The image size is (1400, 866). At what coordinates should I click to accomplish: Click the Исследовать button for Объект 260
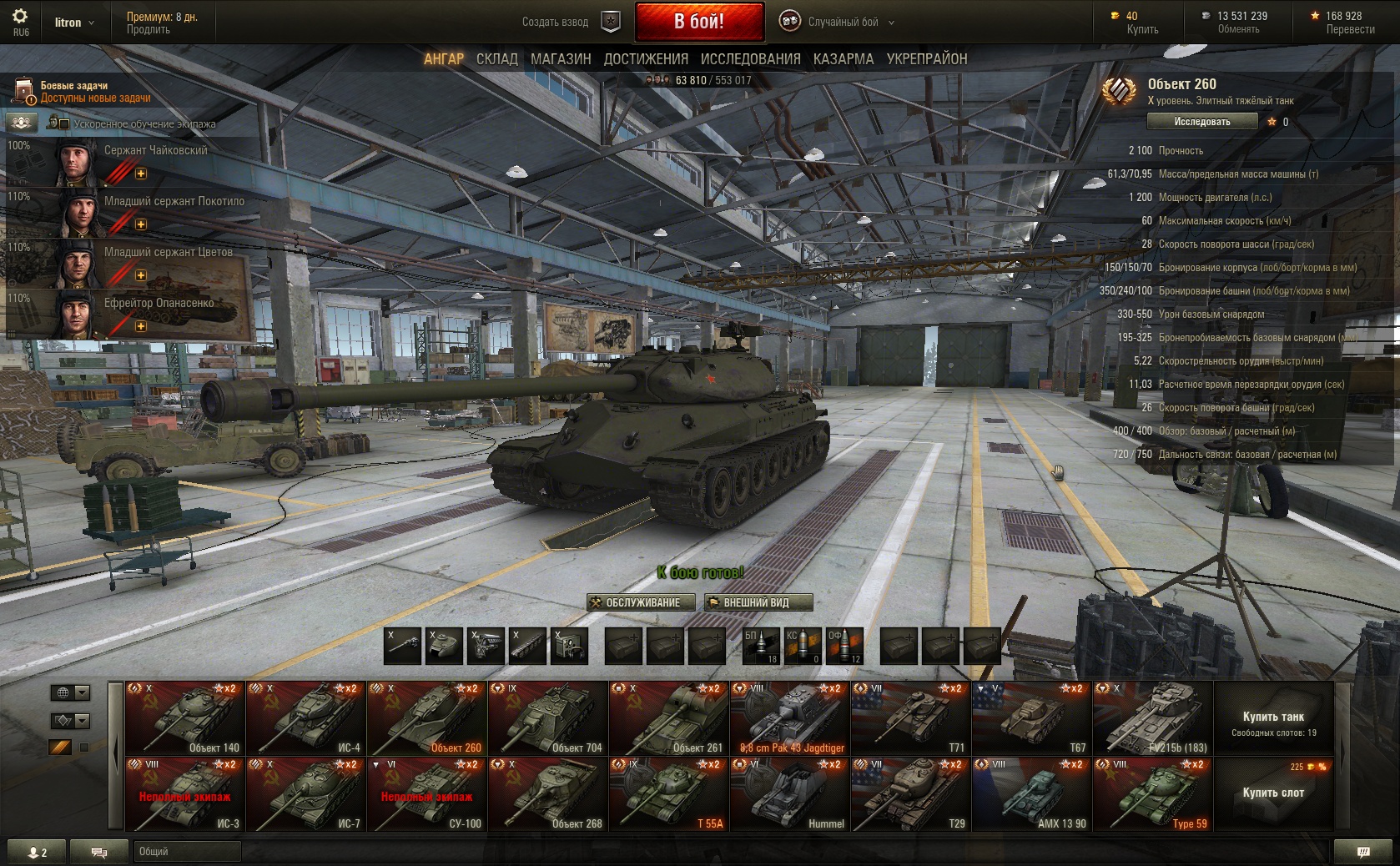pos(1201,122)
